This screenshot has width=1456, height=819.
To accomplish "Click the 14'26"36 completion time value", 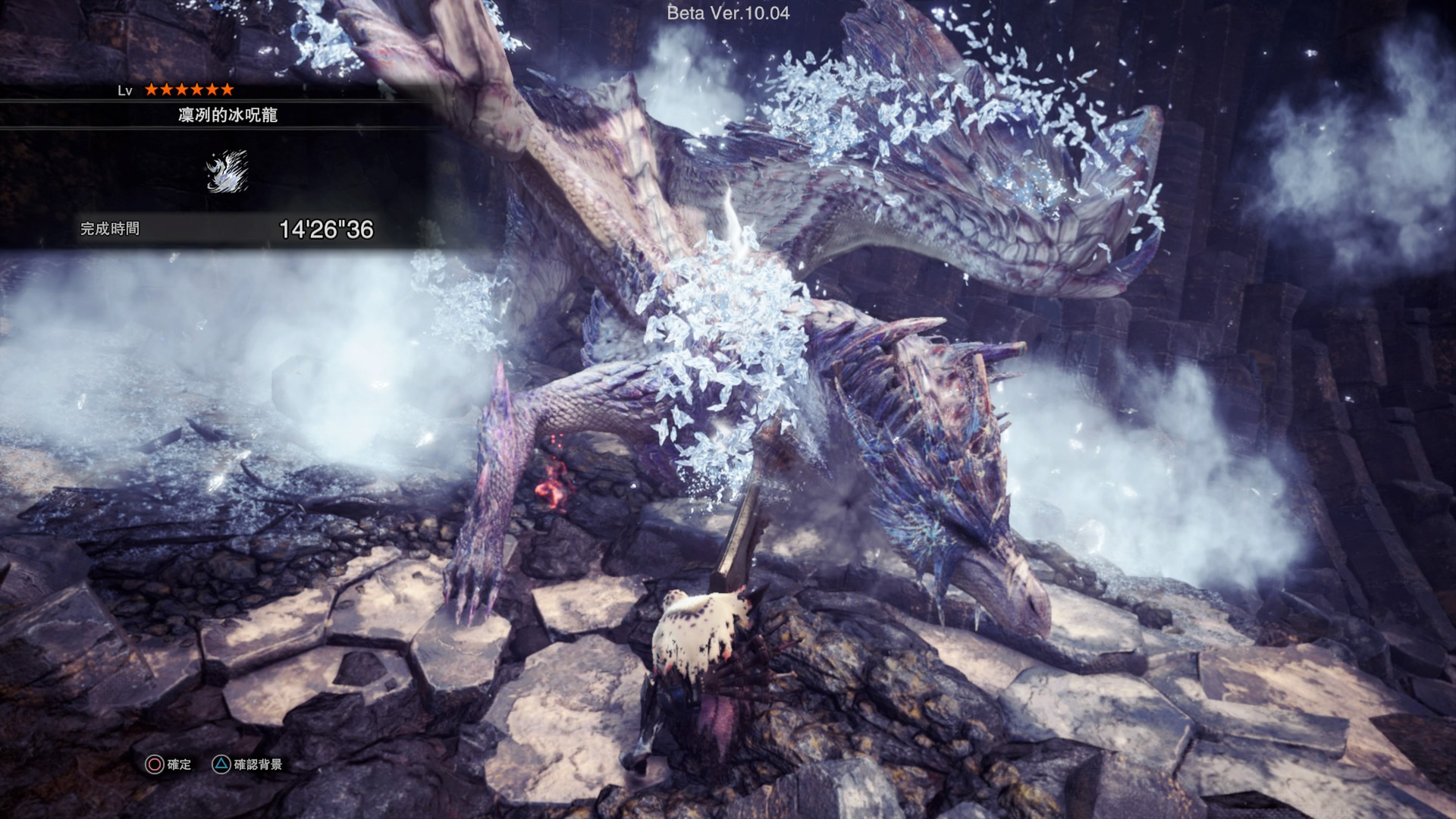I will click(x=326, y=227).
